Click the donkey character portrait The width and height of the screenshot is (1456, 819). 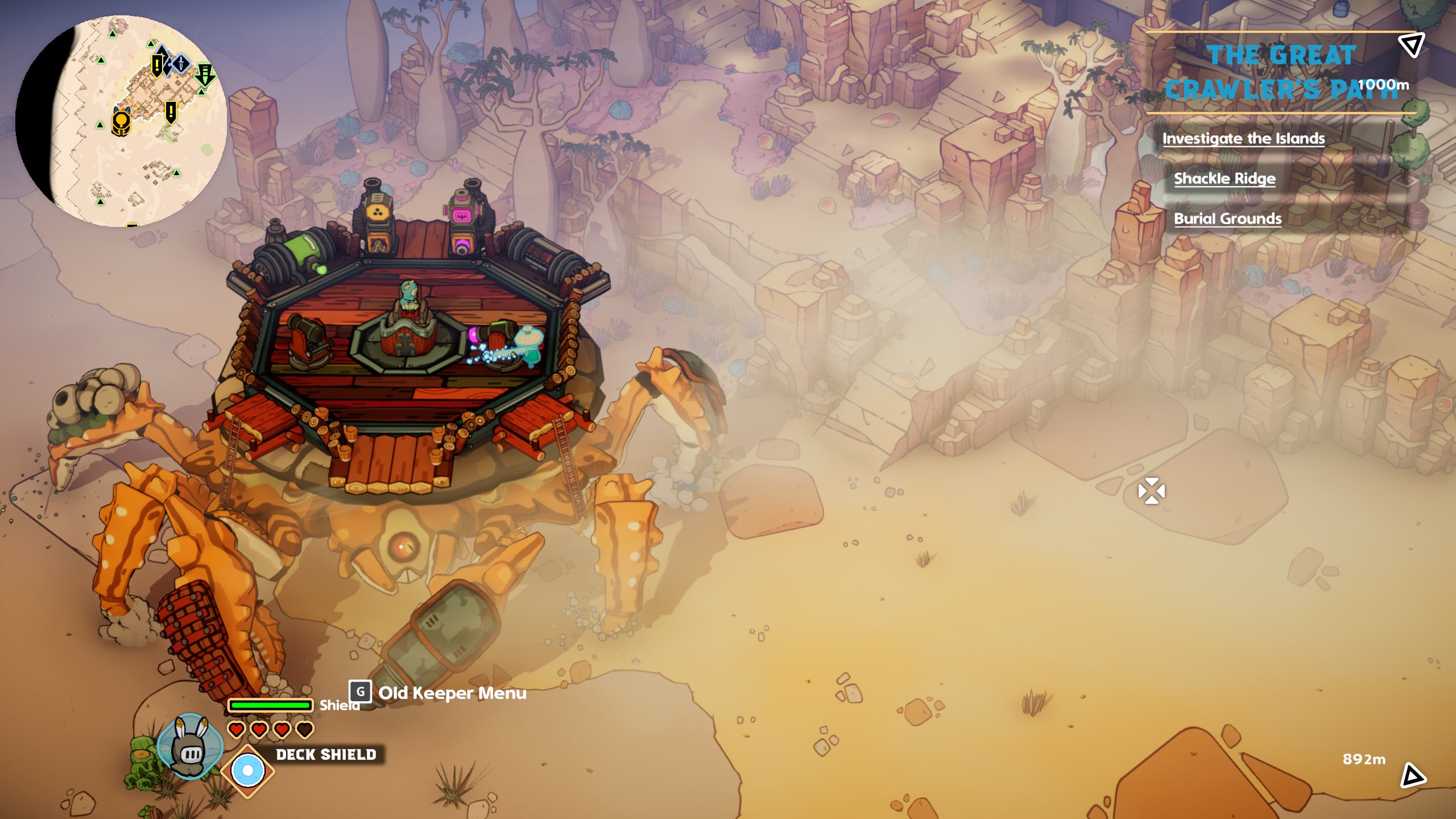point(191,746)
